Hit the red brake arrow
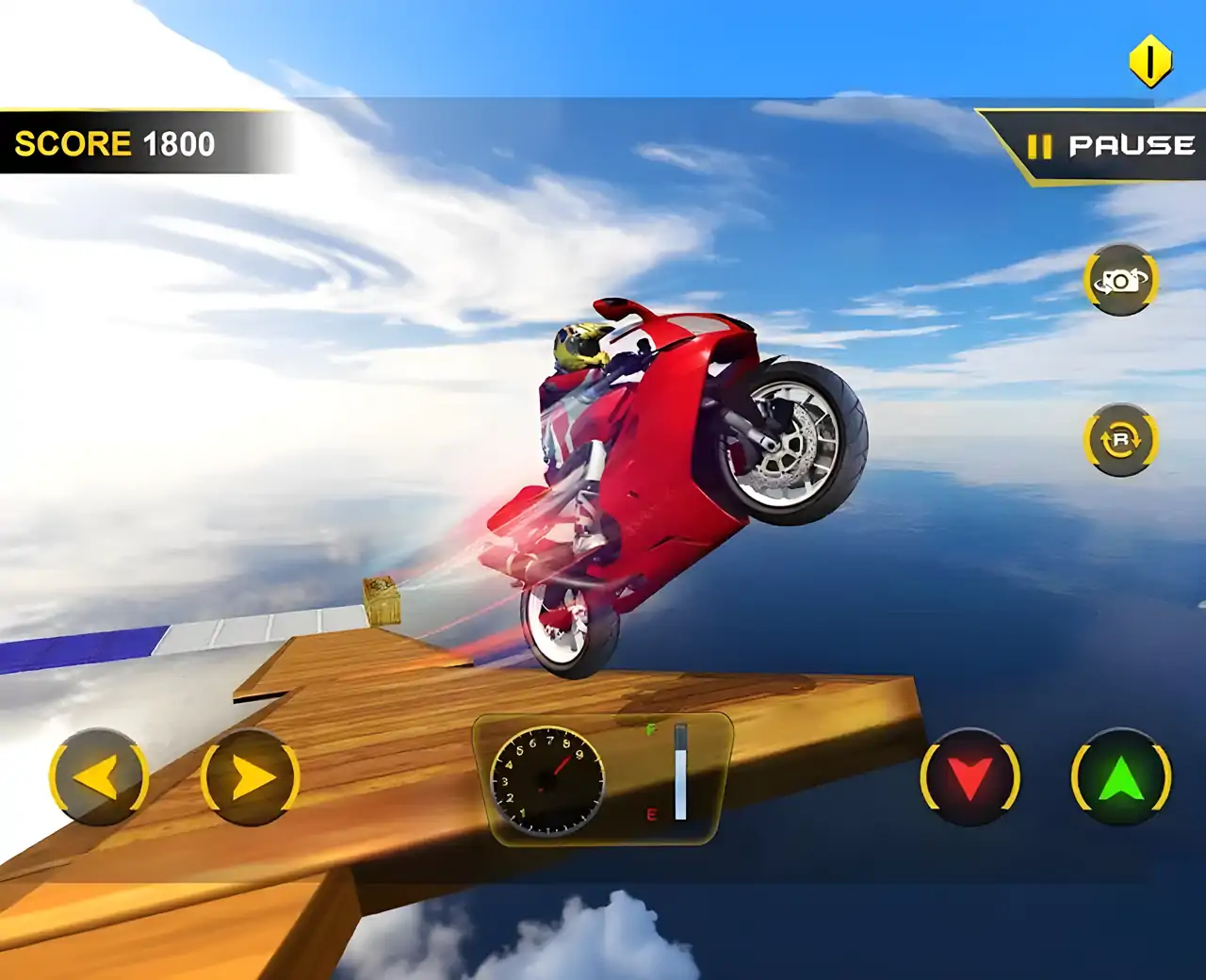The width and height of the screenshot is (1206, 980). click(x=970, y=778)
